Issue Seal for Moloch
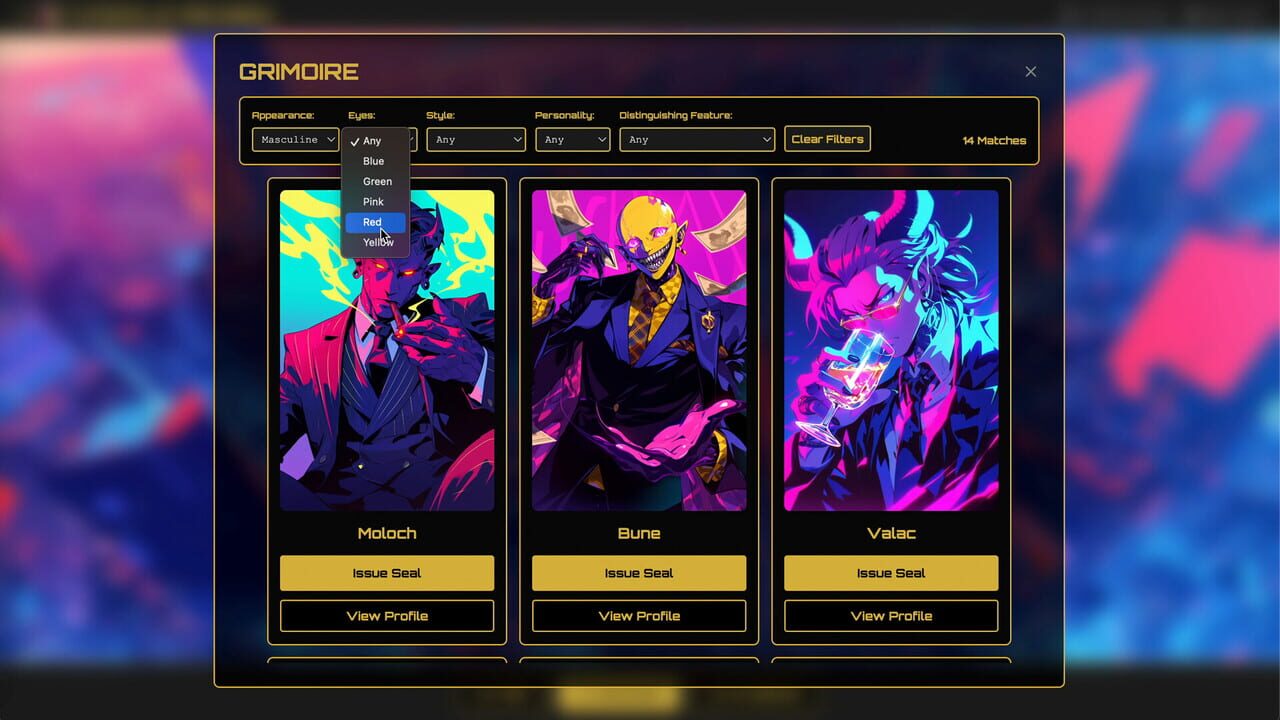This screenshot has height=720, width=1280. [x=387, y=572]
